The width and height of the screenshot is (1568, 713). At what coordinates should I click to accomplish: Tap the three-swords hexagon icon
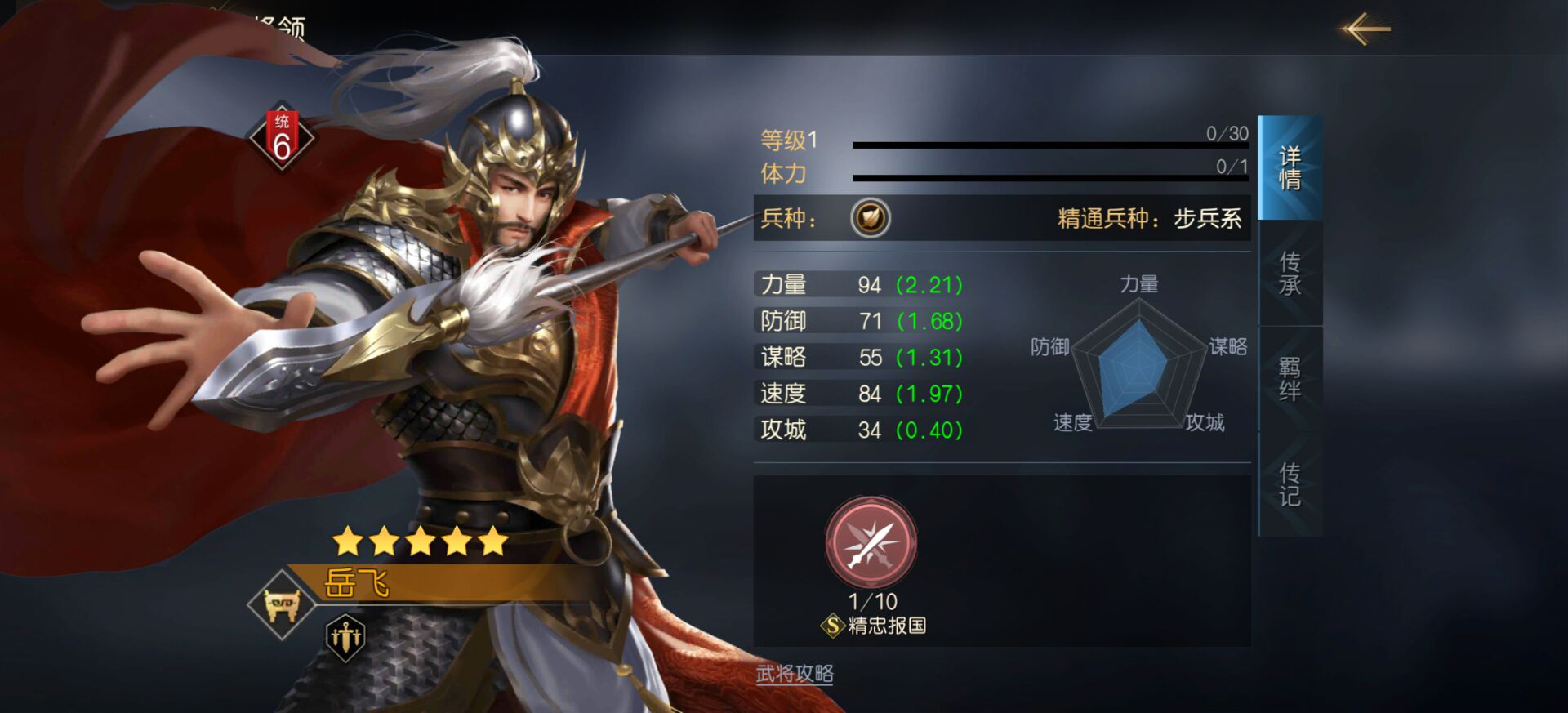pos(345,636)
